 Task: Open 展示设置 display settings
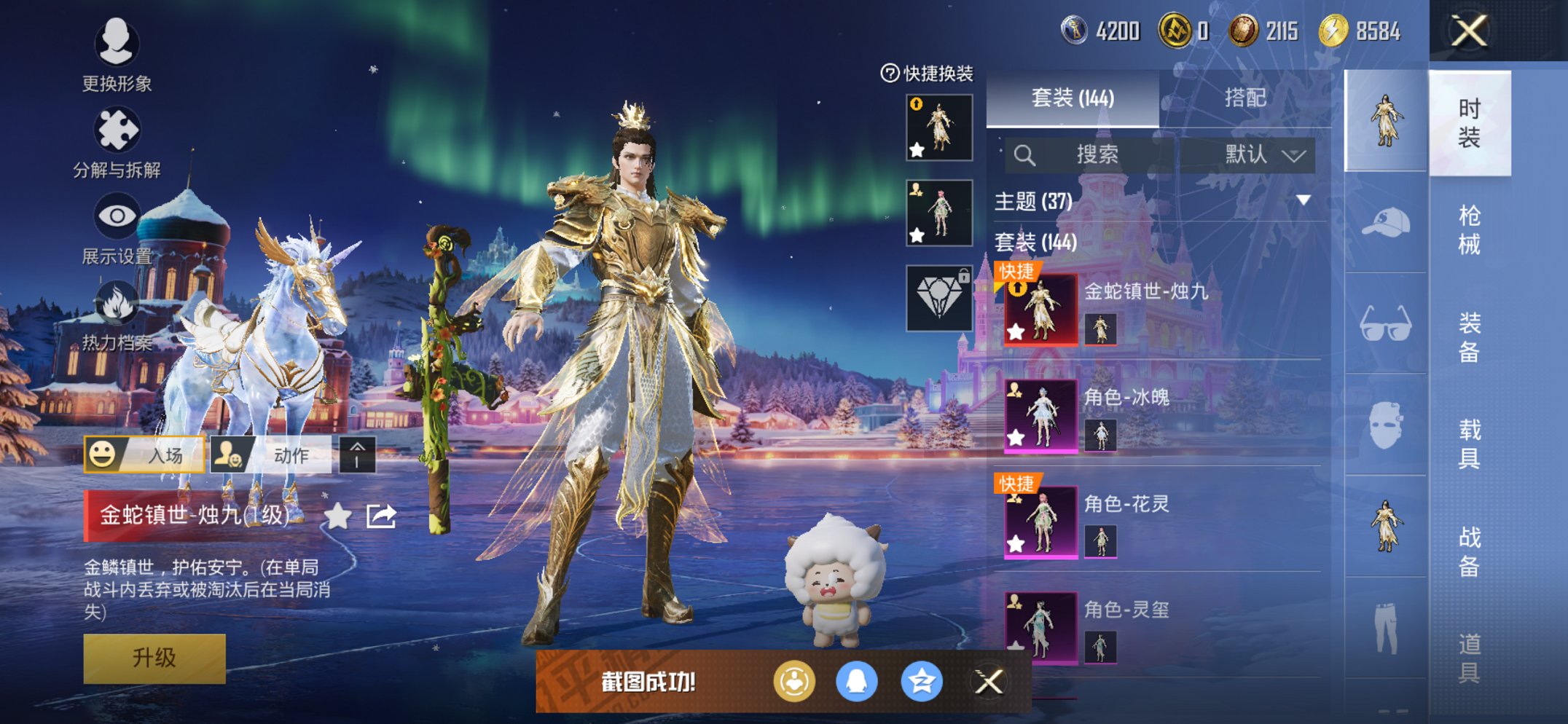pyautogui.click(x=117, y=228)
